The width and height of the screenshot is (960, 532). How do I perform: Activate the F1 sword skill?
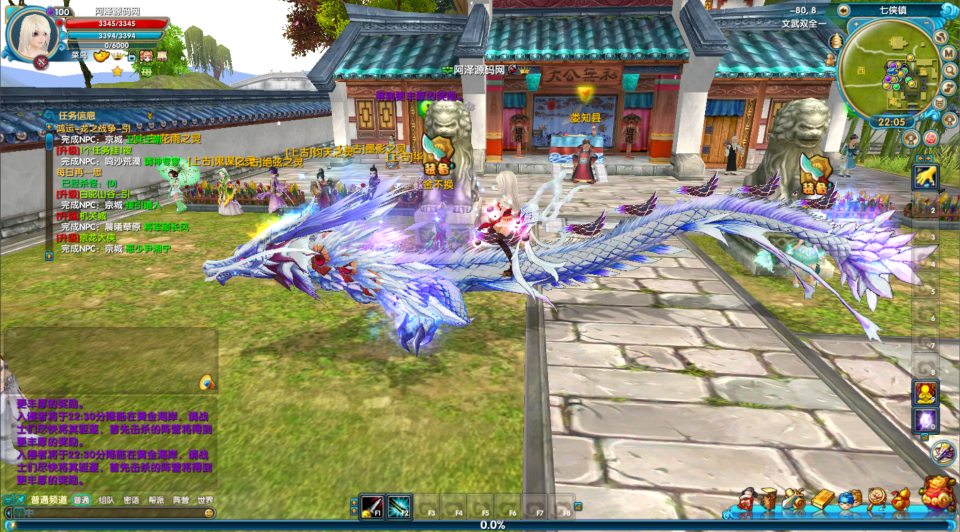tap(372, 505)
